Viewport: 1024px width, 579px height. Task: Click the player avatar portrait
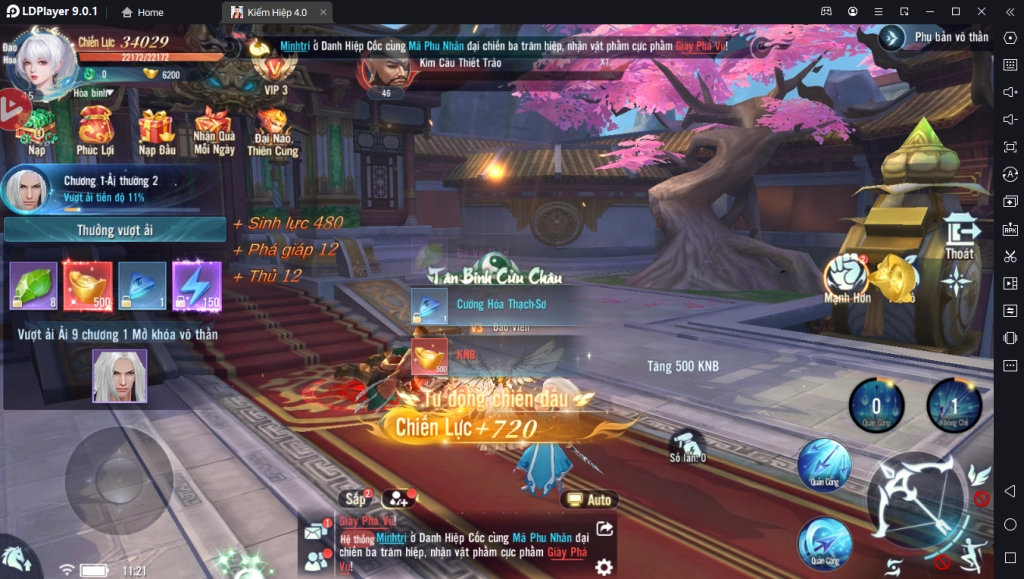click(x=42, y=61)
